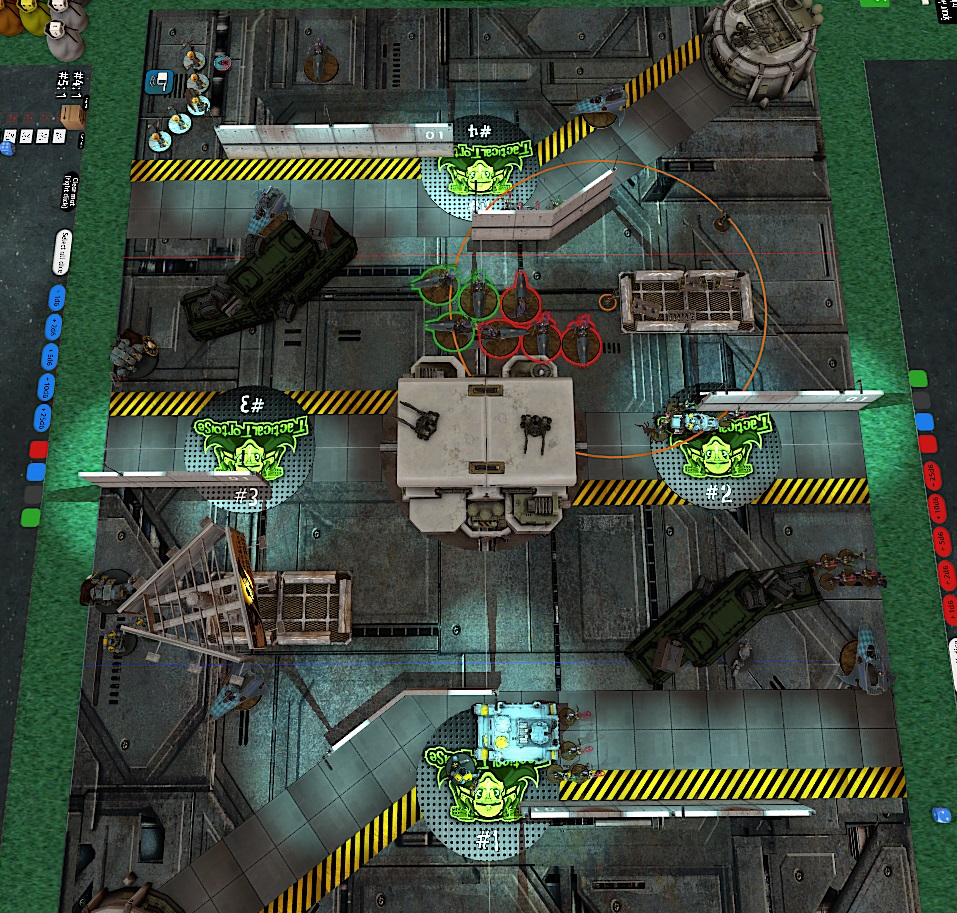957x913 pixels.
Task: Select the gray swatch on the blue dice mat
Action: [33, 494]
